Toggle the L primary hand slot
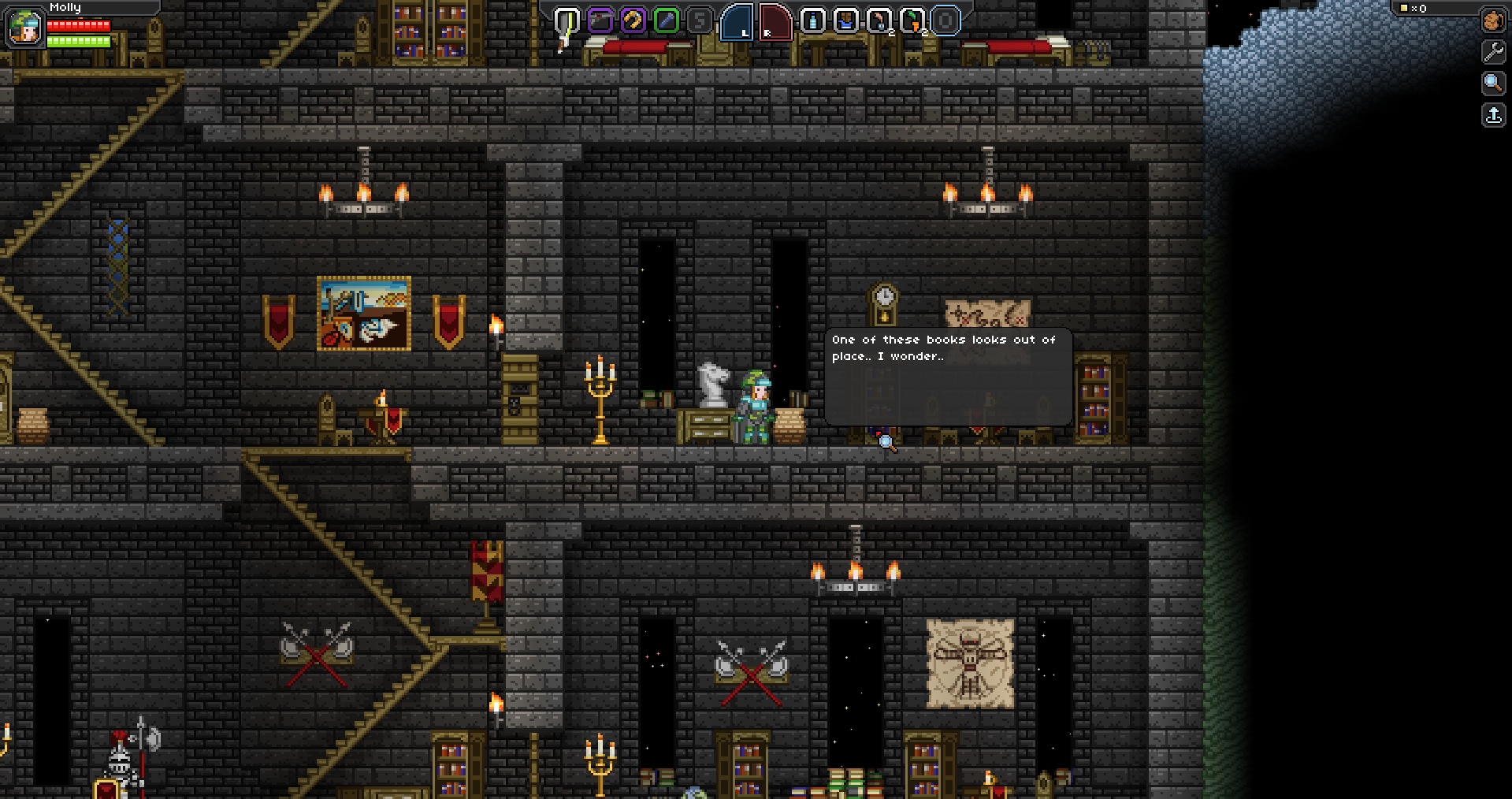1512x799 pixels. 738,24
